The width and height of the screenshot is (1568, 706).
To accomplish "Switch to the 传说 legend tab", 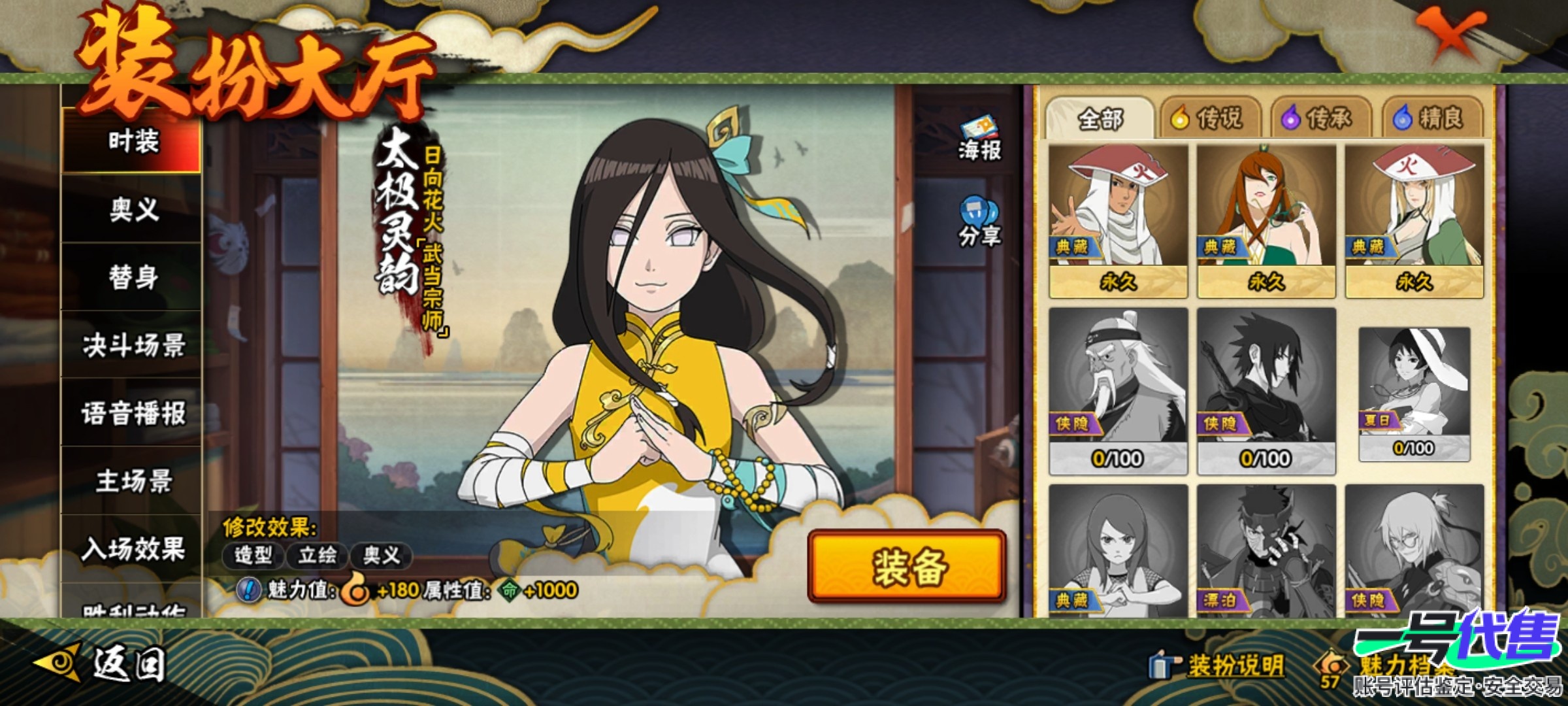I will coord(1207,118).
